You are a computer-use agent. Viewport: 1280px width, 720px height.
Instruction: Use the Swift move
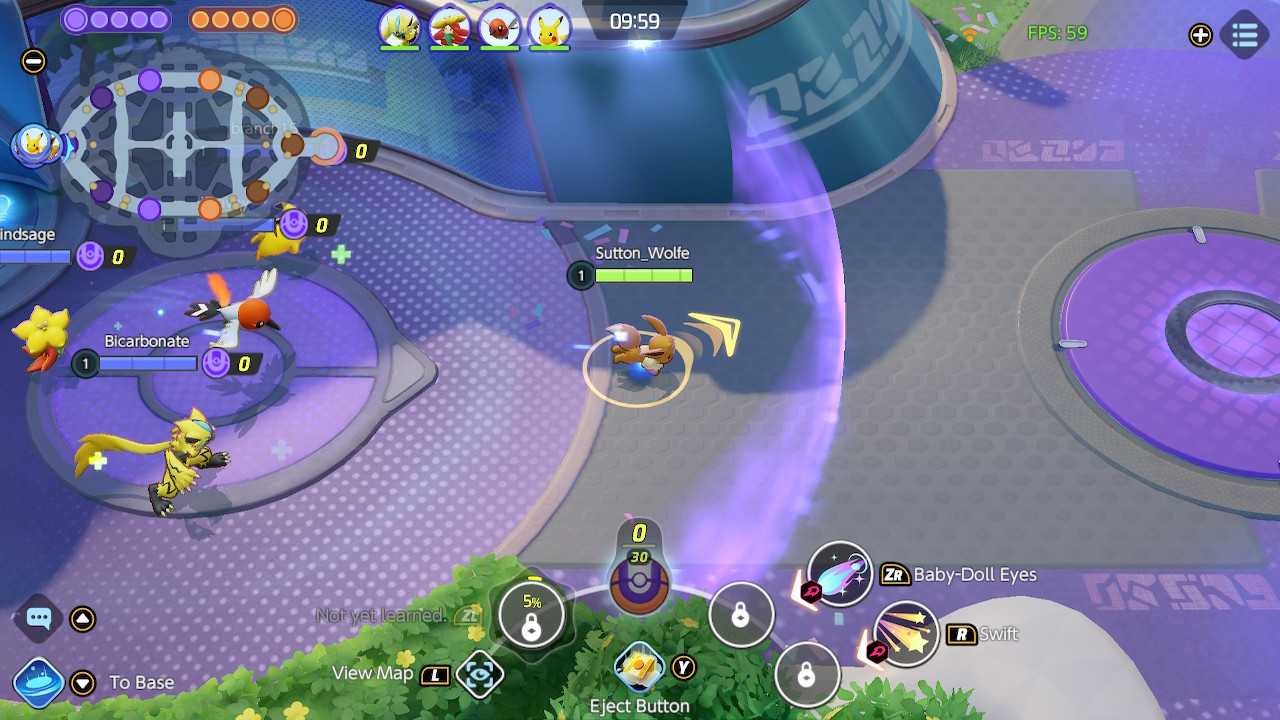click(905, 633)
